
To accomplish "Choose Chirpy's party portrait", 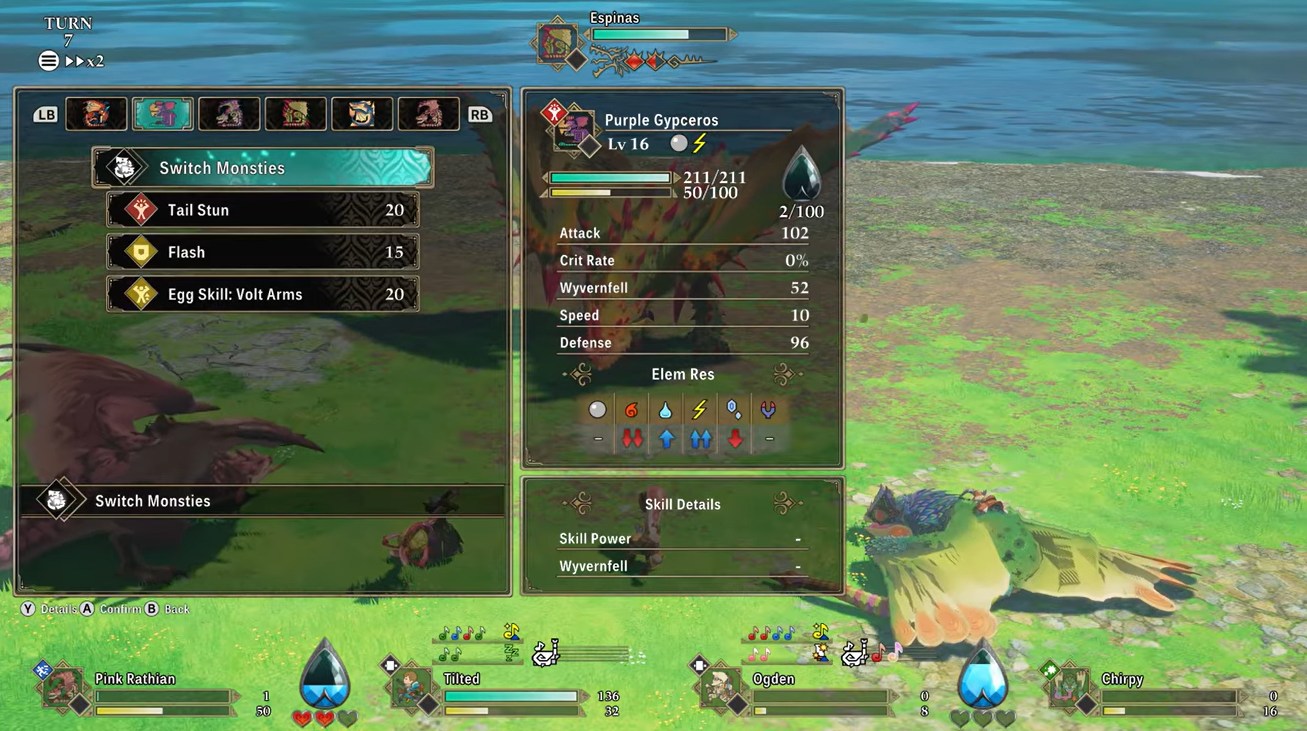I will (x=1067, y=687).
